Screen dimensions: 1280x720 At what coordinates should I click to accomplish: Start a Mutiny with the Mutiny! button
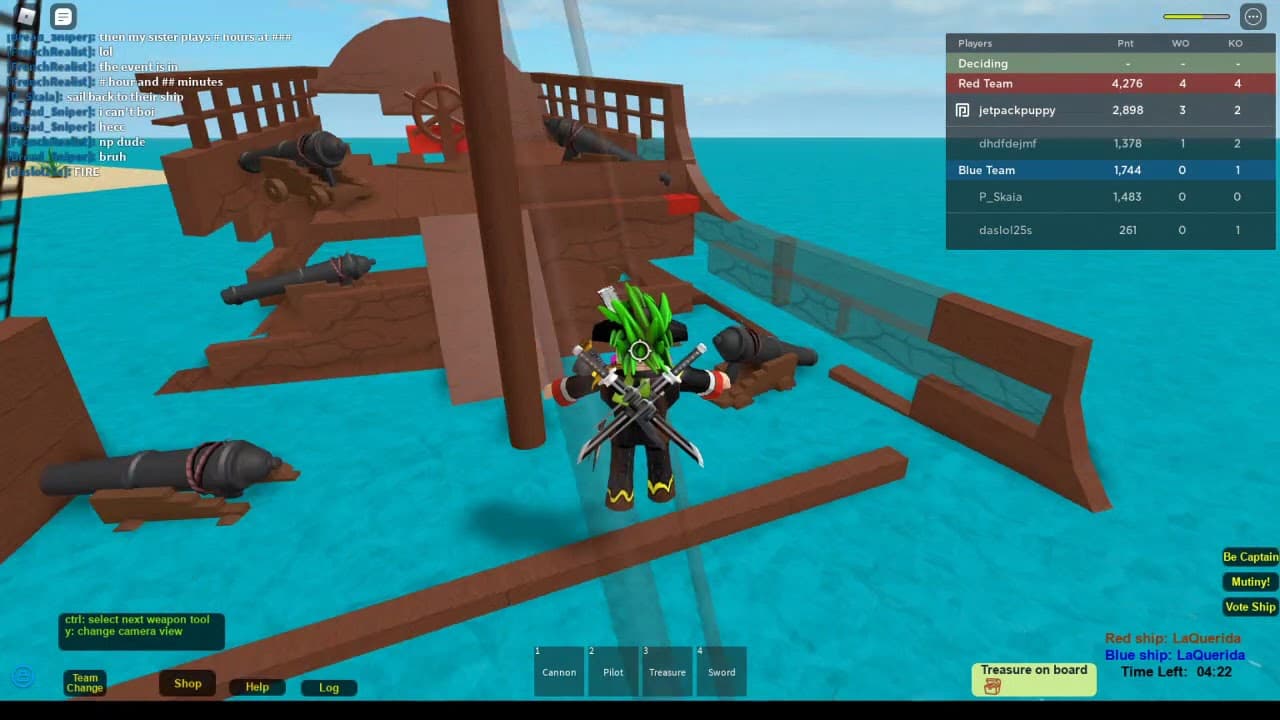pyautogui.click(x=1250, y=581)
